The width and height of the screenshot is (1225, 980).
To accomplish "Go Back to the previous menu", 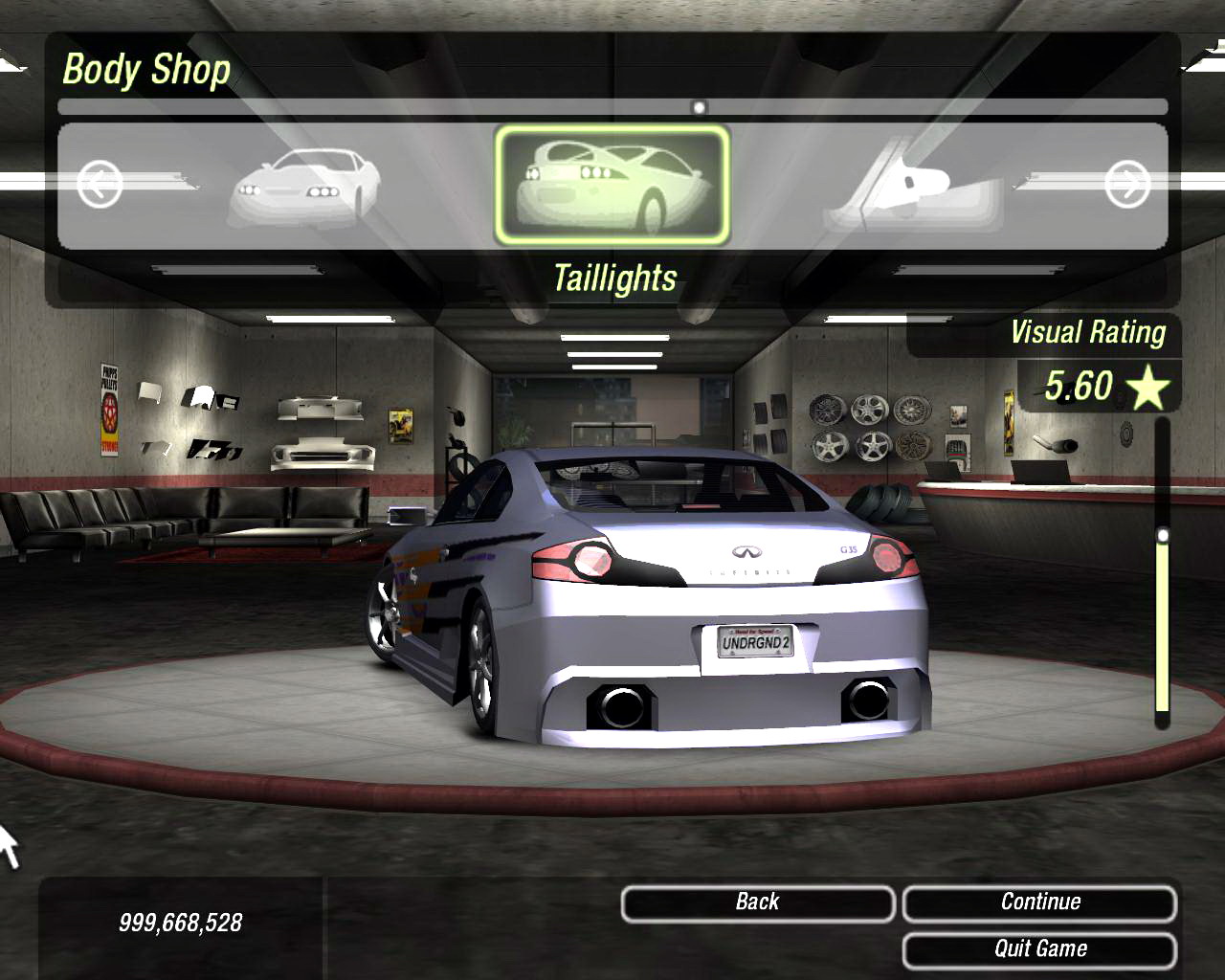I will click(757, 902).
